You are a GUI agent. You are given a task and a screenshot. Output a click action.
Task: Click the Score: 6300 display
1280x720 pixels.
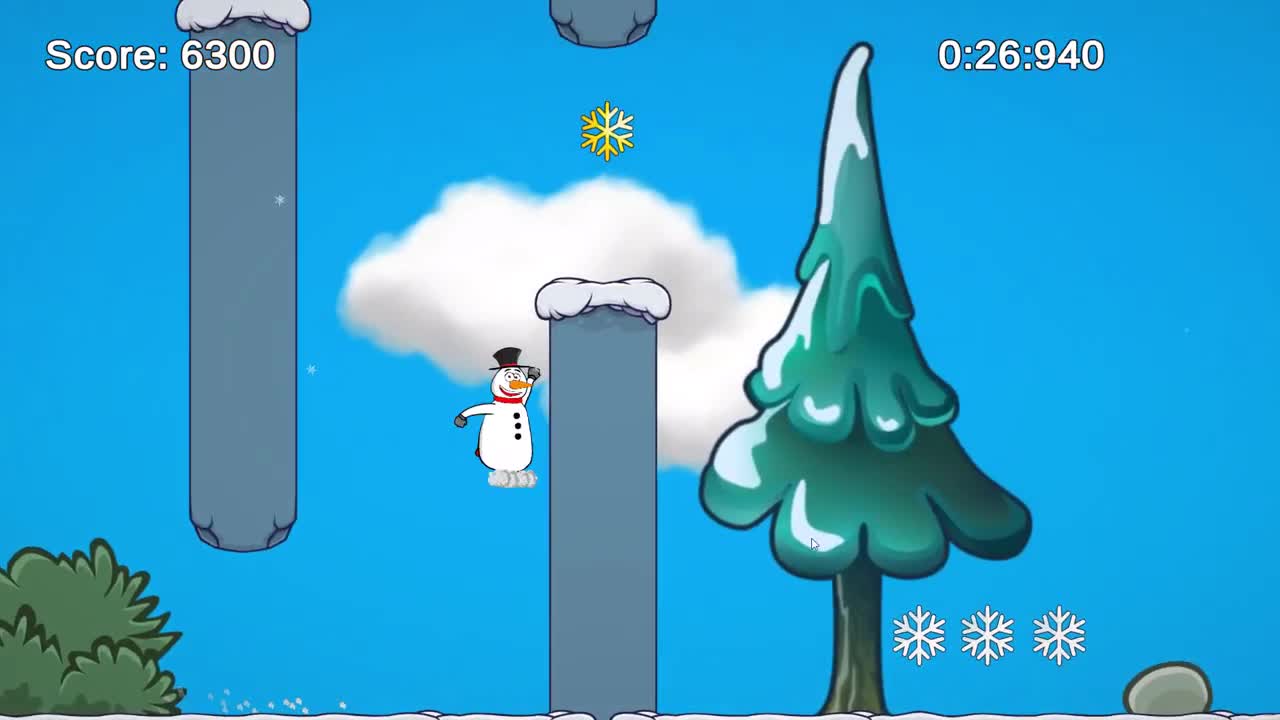159,56
